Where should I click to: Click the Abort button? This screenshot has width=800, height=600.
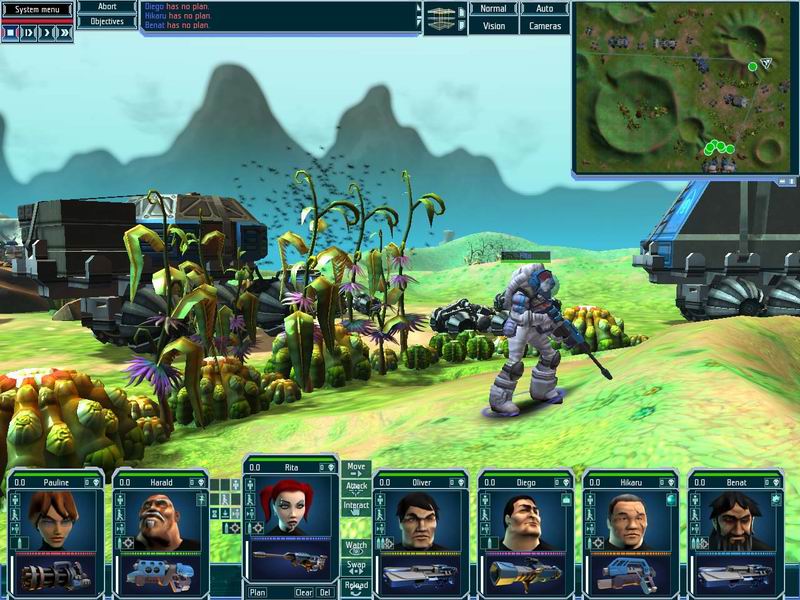click(x=107, y=7)
